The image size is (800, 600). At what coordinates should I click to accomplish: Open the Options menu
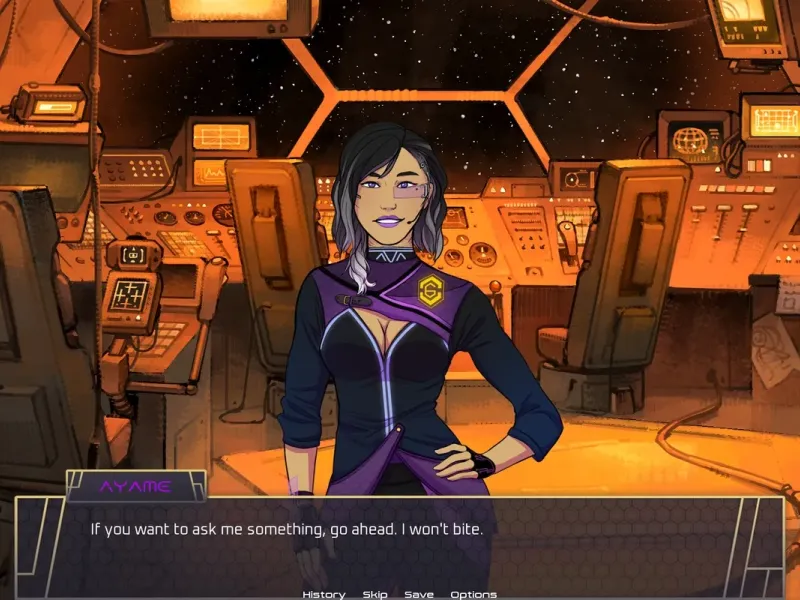tap(473, 594)
